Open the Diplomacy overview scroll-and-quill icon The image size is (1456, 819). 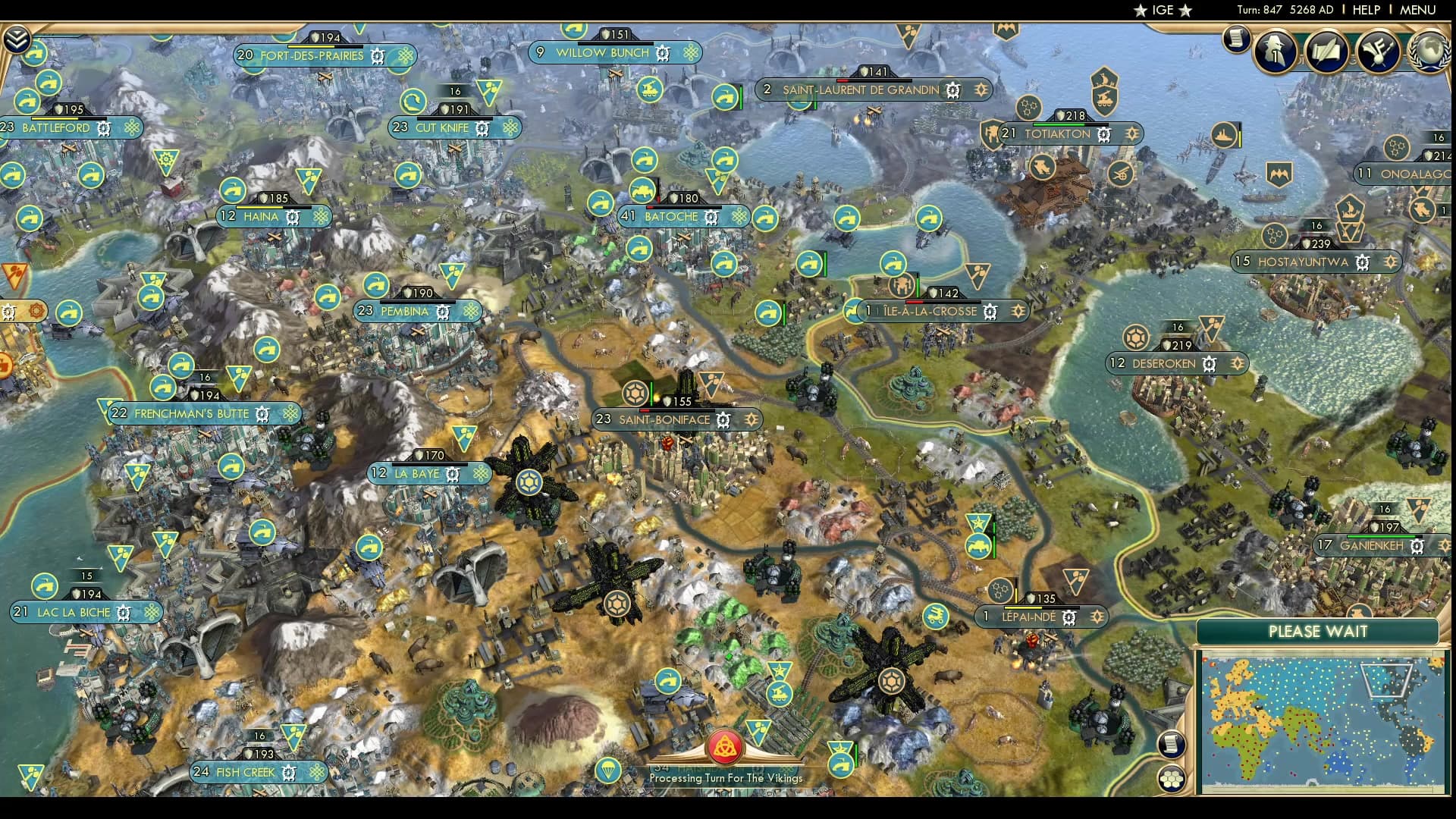point(1325,50)
